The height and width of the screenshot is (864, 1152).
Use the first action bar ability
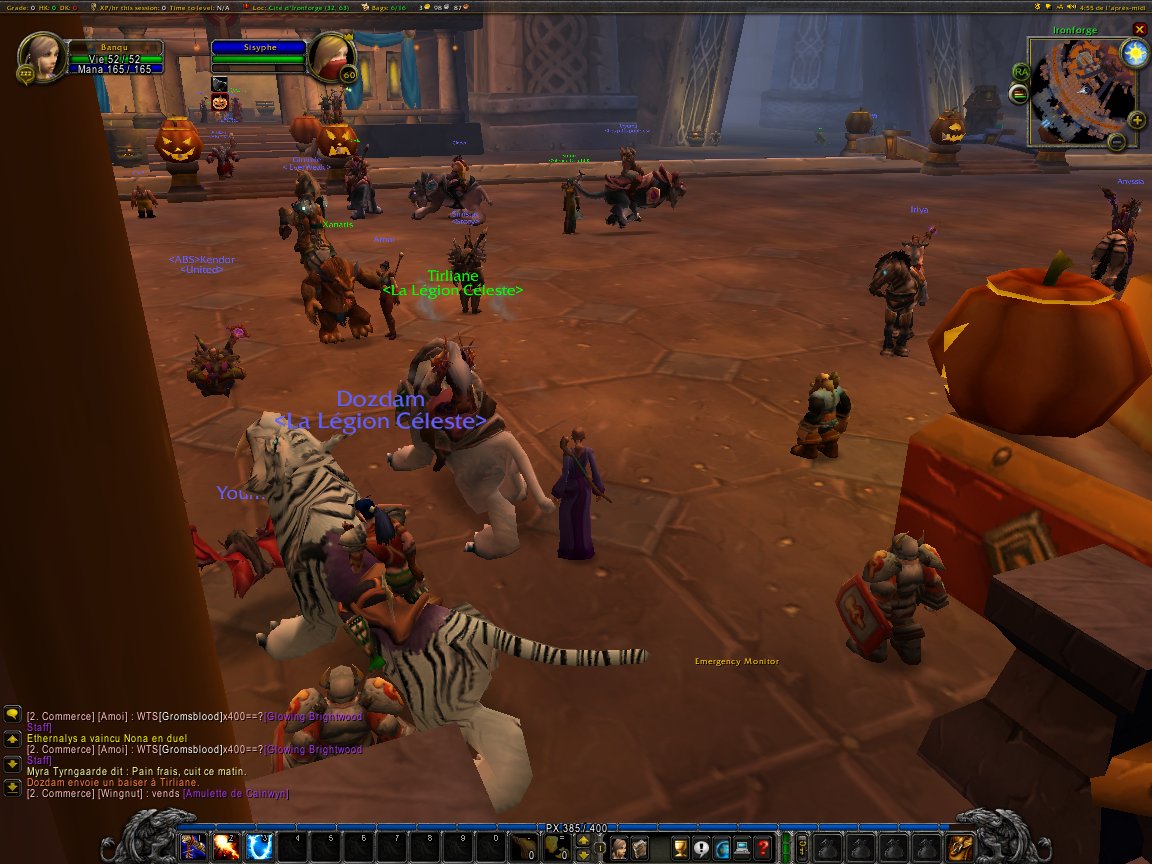pyautogui.click(x=194, y=847)
